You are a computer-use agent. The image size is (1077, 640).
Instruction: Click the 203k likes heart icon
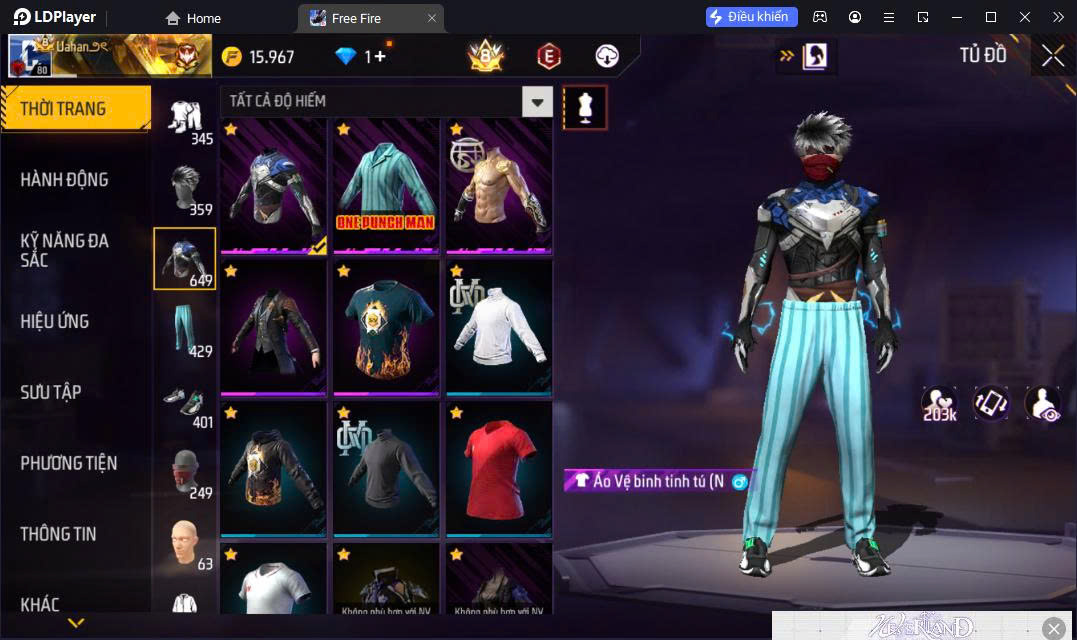click(x=939, y=403)
